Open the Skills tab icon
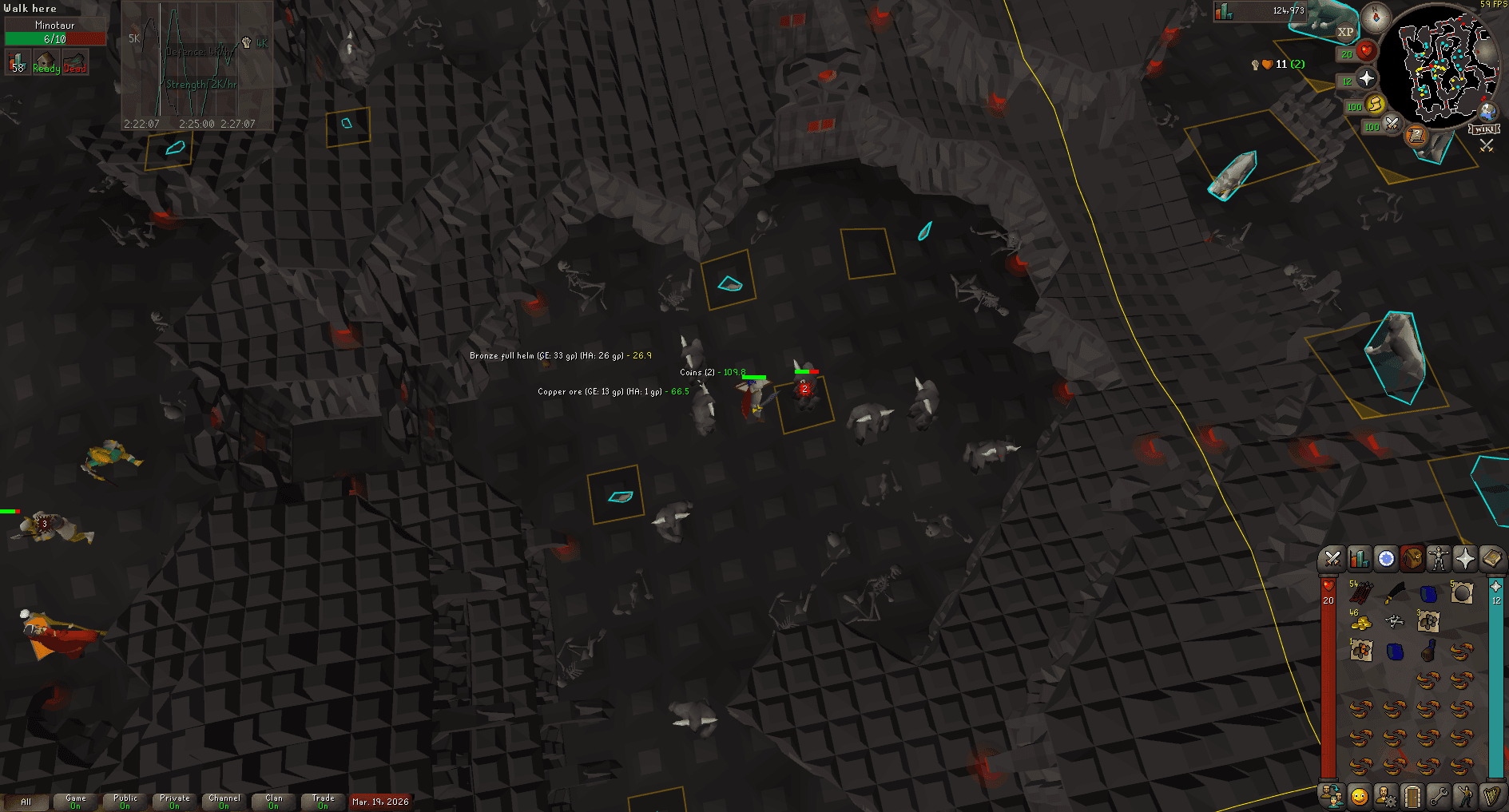Viewport: 1509px width, 812px height. 1358,559
